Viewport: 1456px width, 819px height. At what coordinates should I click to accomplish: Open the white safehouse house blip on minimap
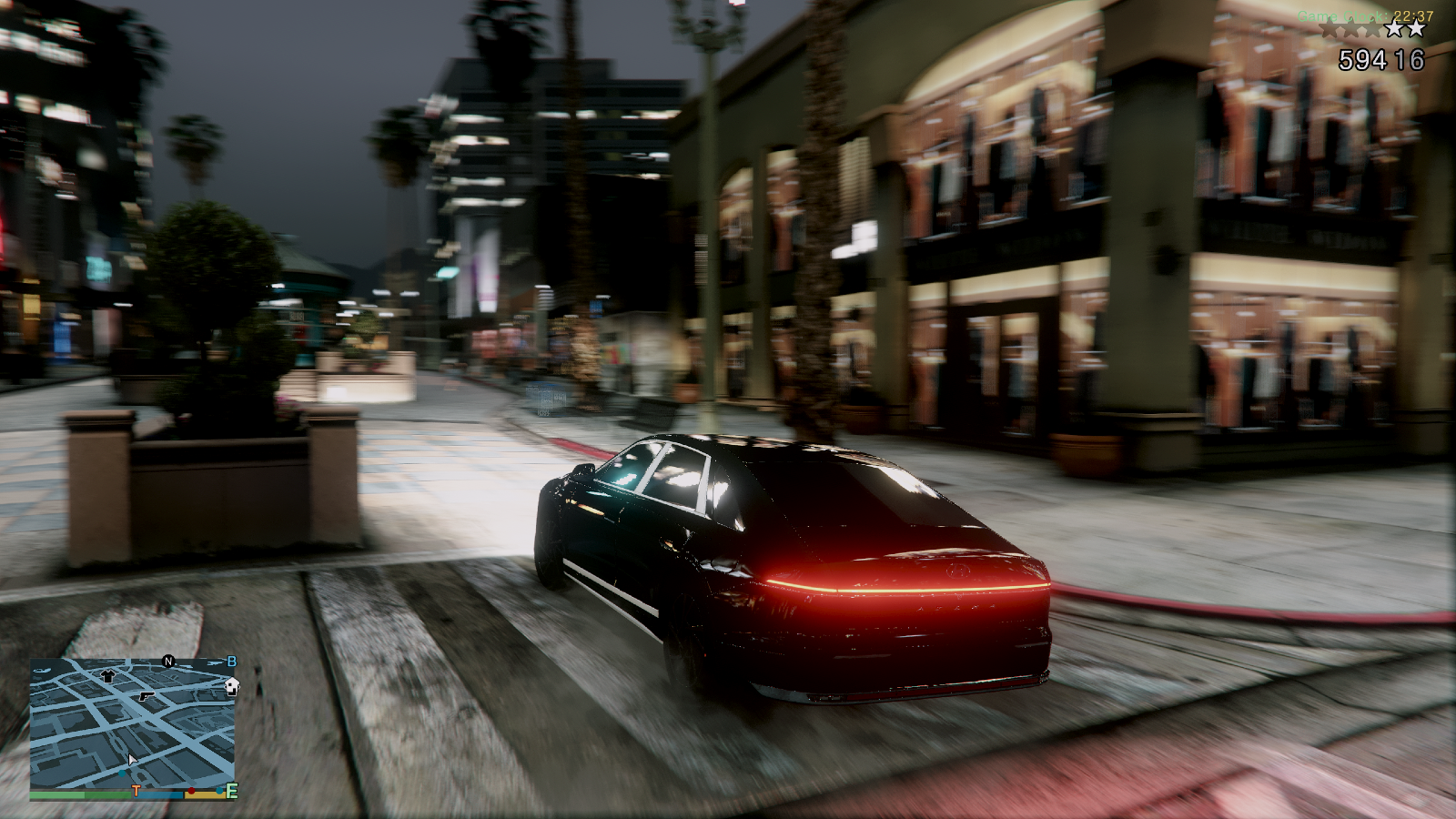232,686
